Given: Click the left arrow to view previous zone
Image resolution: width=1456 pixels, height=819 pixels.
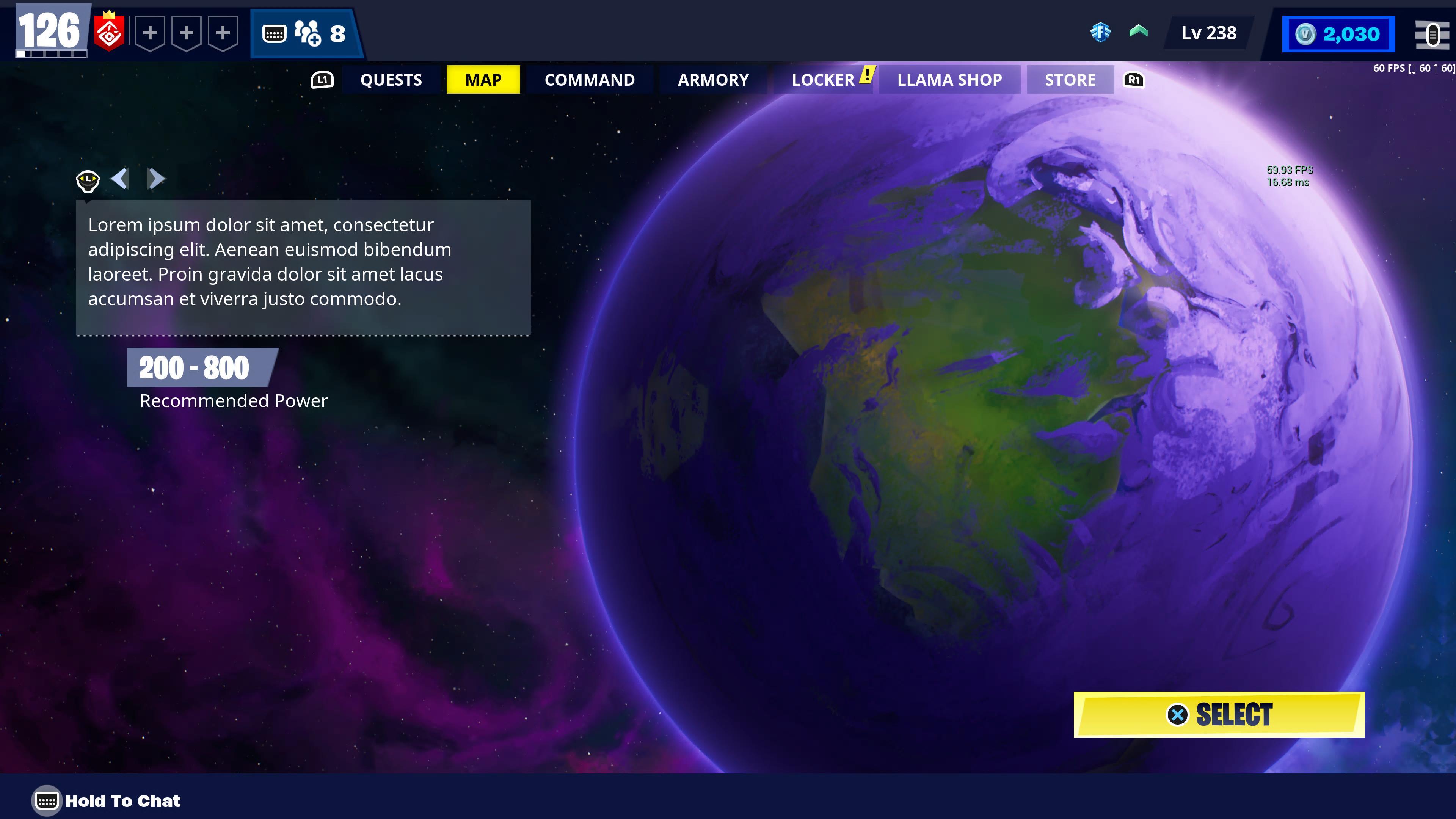Looking at the screenshot, I should pos(121,179).
